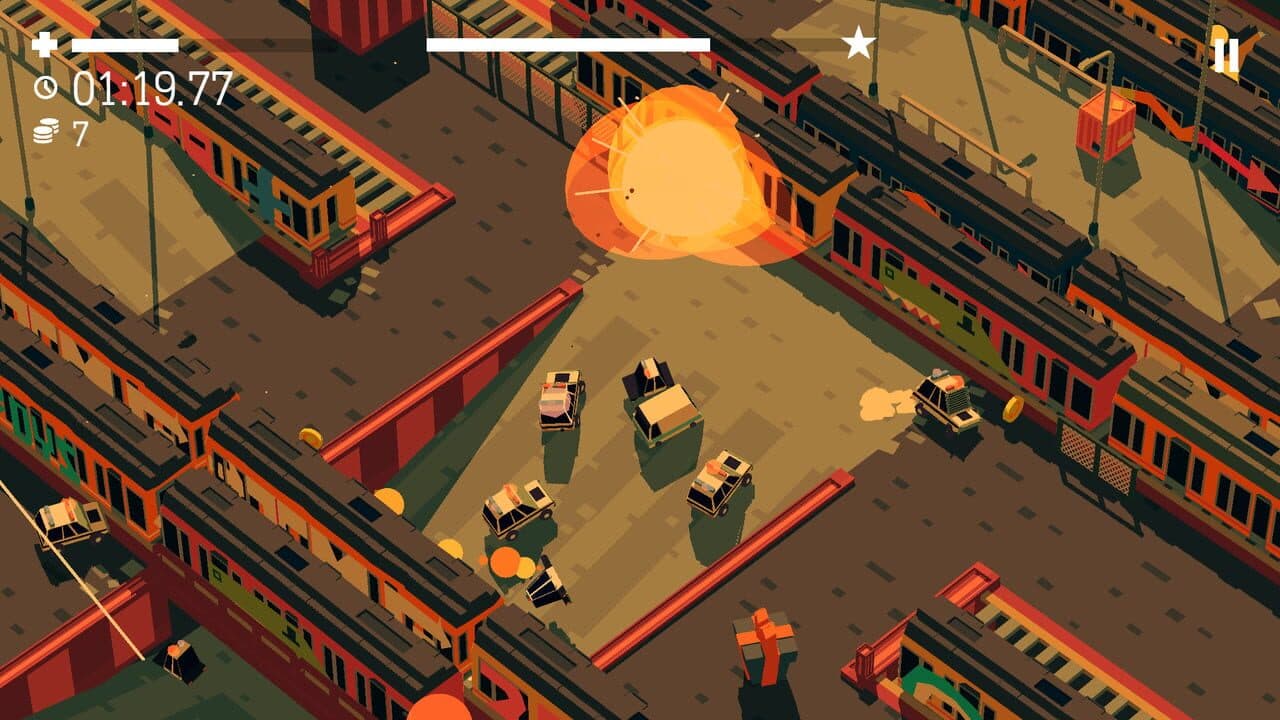Click the white star mission icon
Viewport: 1280px width, 720px height.
[859, 42]
